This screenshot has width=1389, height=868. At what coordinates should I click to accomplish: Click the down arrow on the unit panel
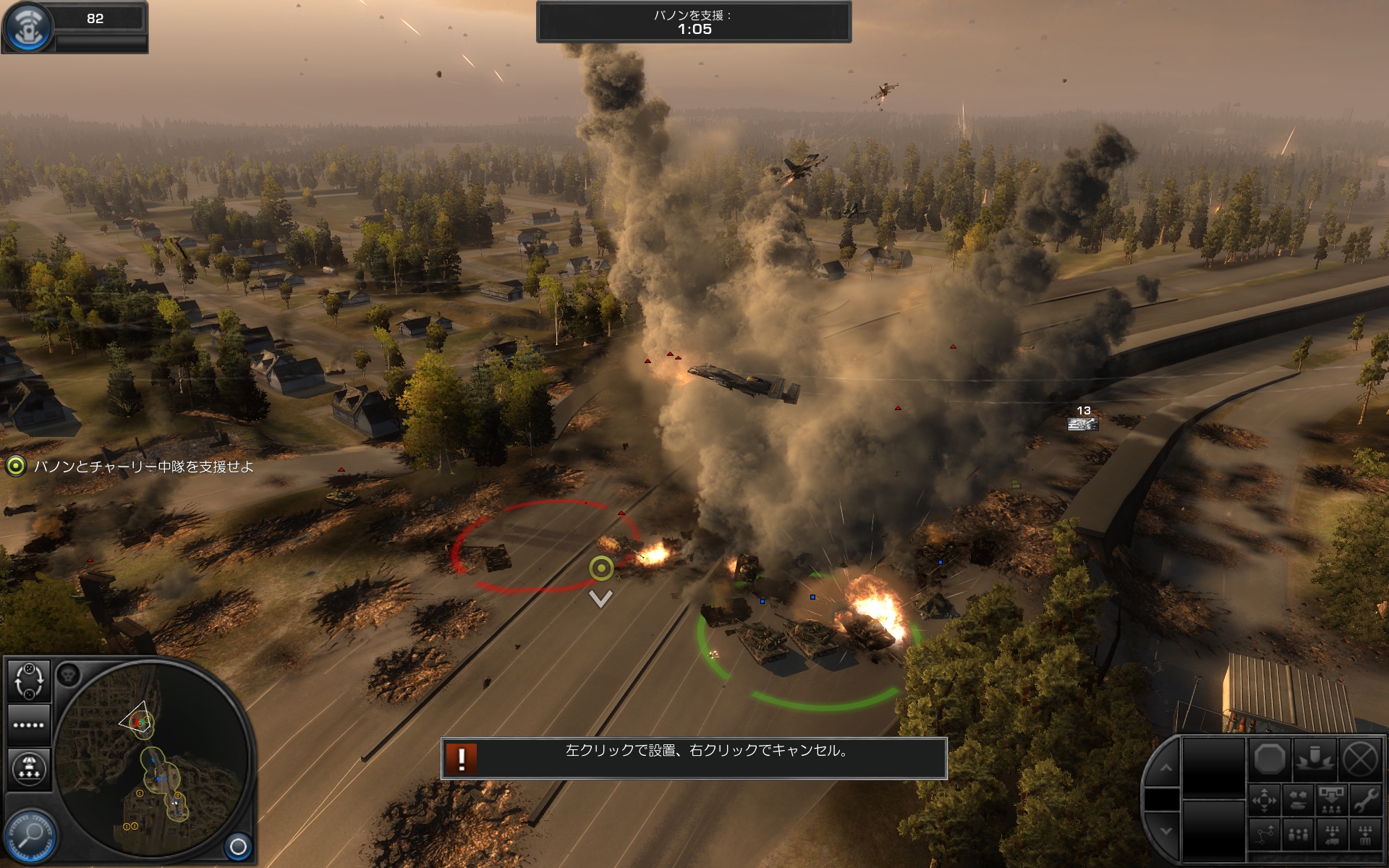click(x=1165, y=832)
